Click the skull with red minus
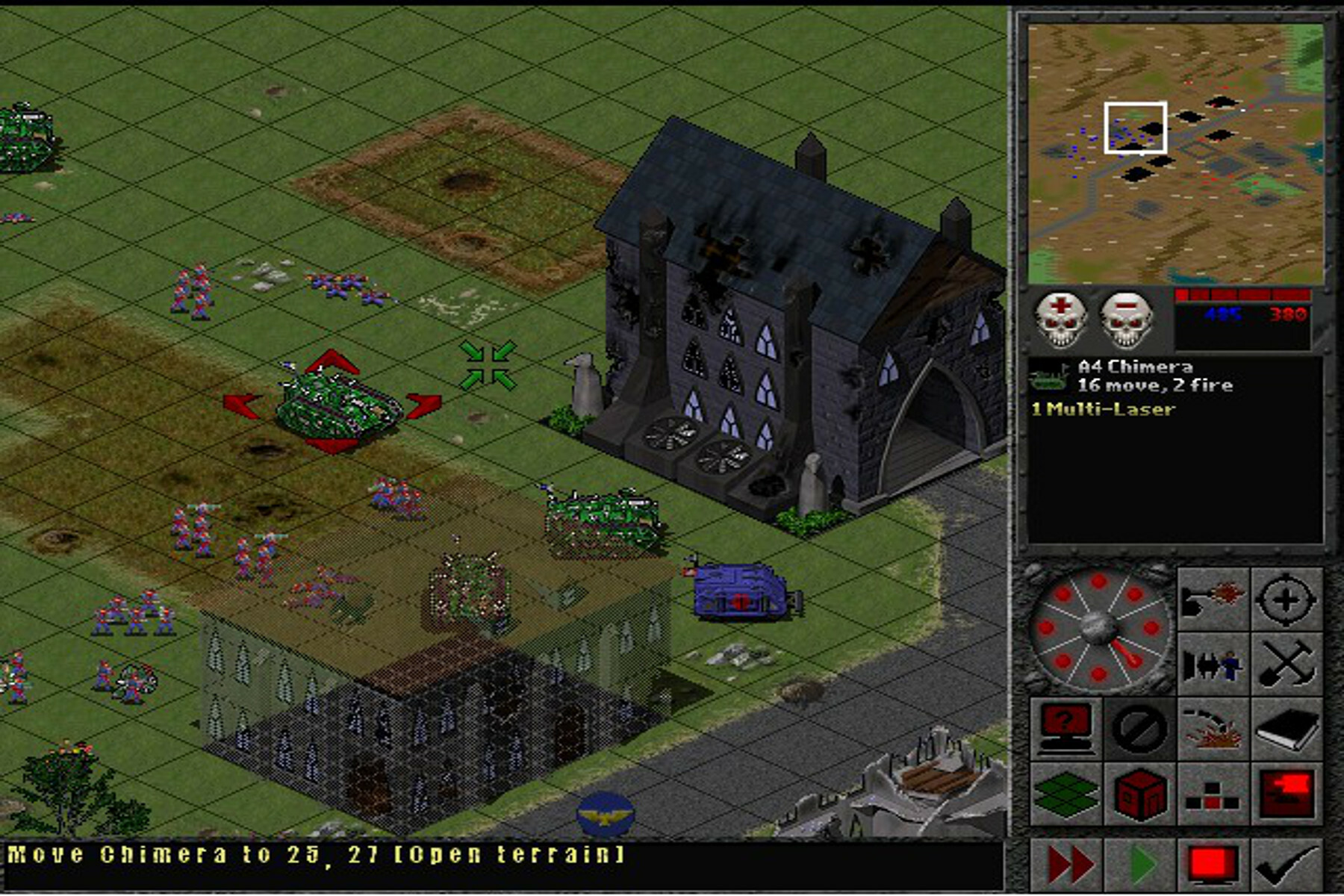Image resolution: width=1344 pixels, height=896 pixels. 1126,320
